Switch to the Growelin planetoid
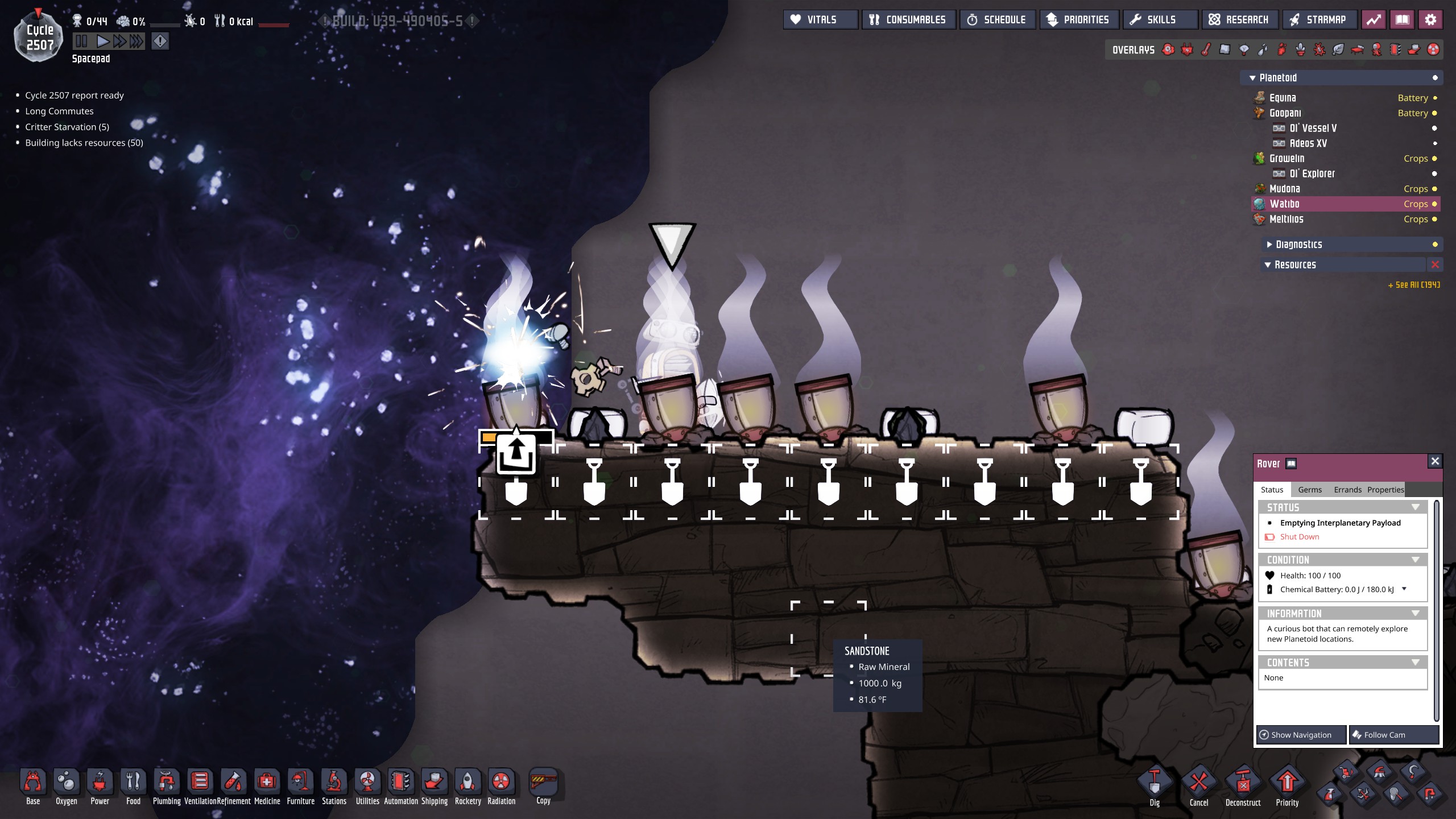 coord(1287,159)
